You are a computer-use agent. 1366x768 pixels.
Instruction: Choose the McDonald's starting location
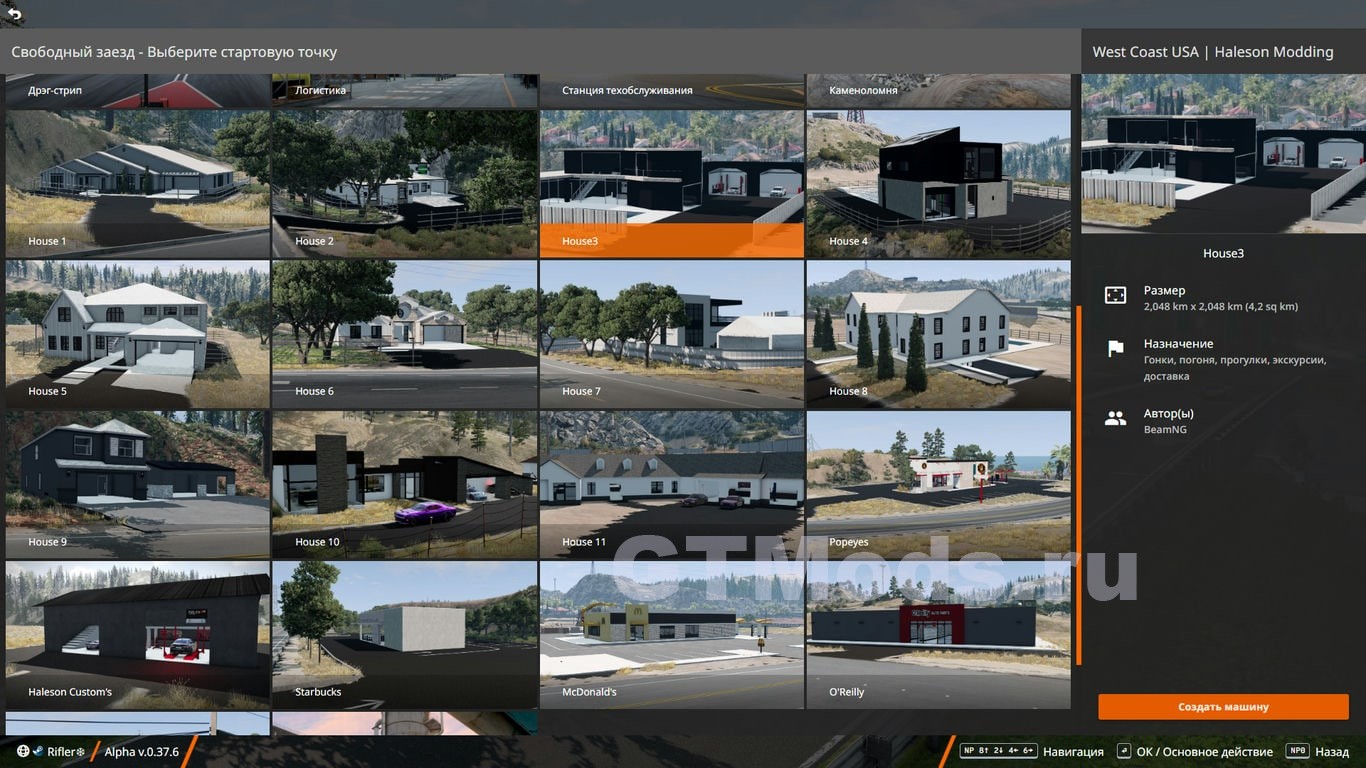point(671,634)
